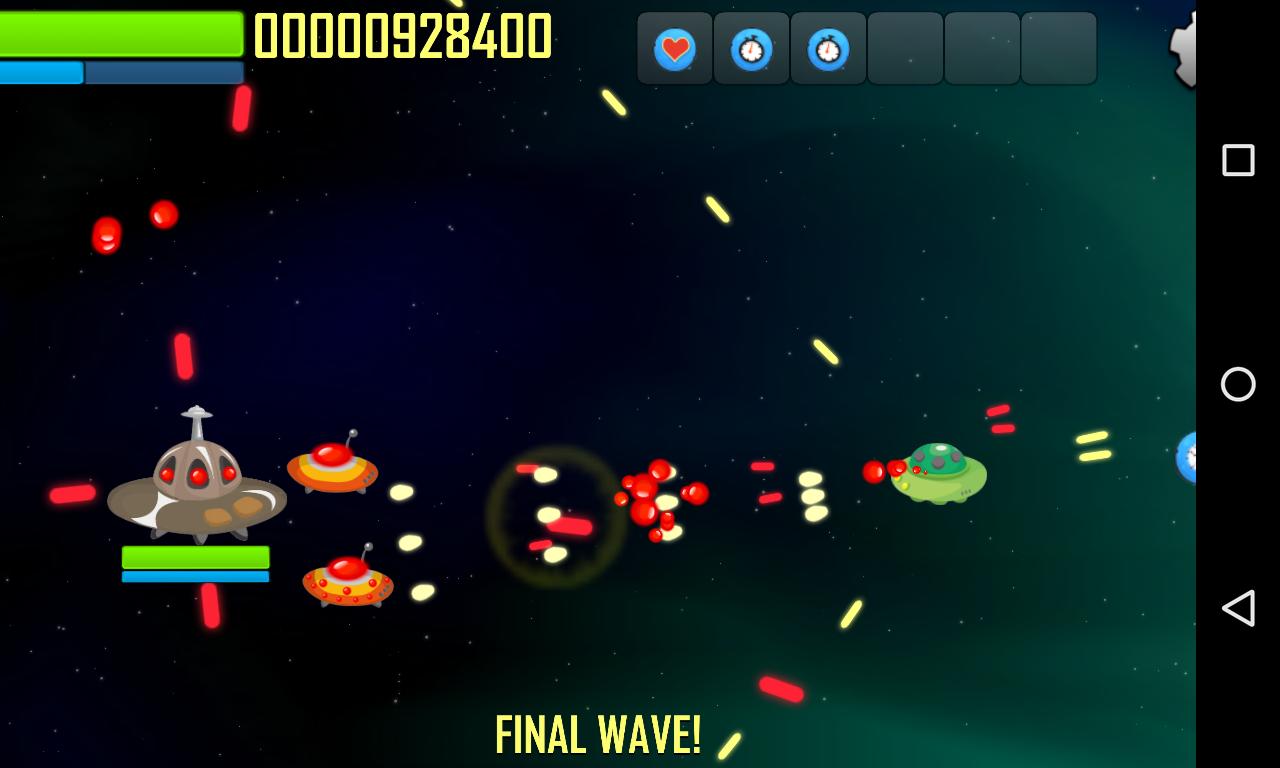Tap the Android Home circle button

click(x=1237, y=384)
